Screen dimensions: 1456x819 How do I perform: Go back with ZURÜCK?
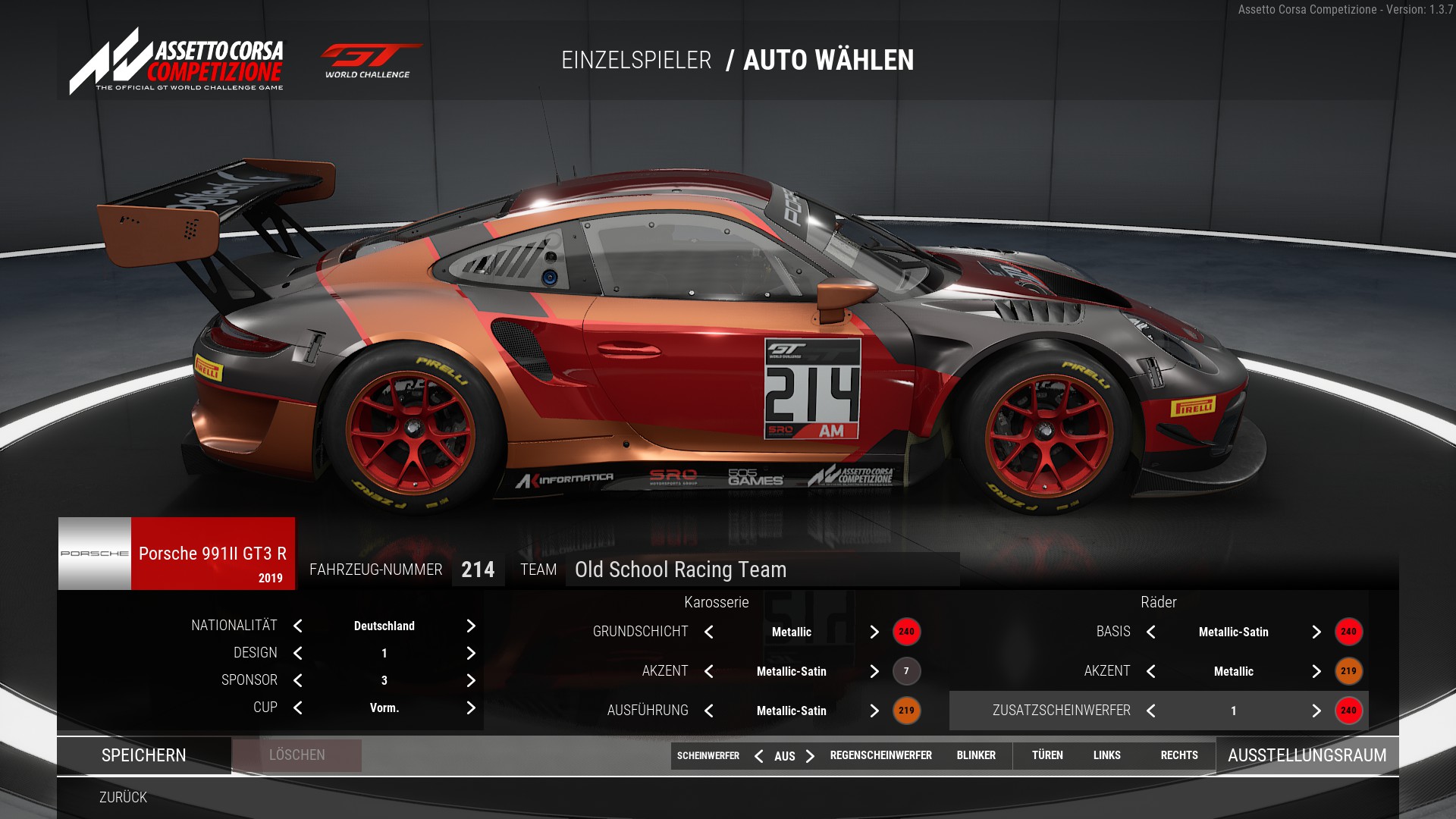123,797
